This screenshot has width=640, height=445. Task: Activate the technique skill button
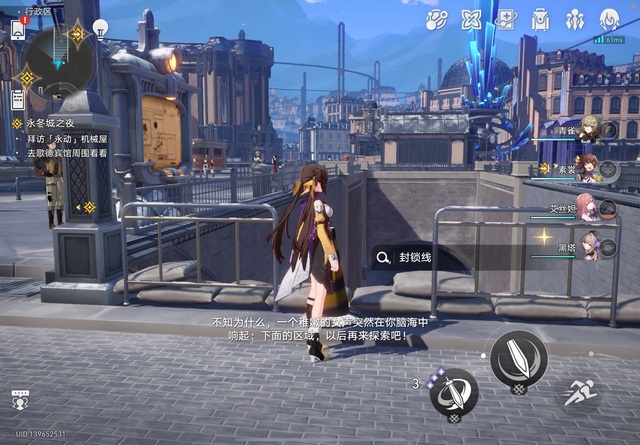pos(454,391)
